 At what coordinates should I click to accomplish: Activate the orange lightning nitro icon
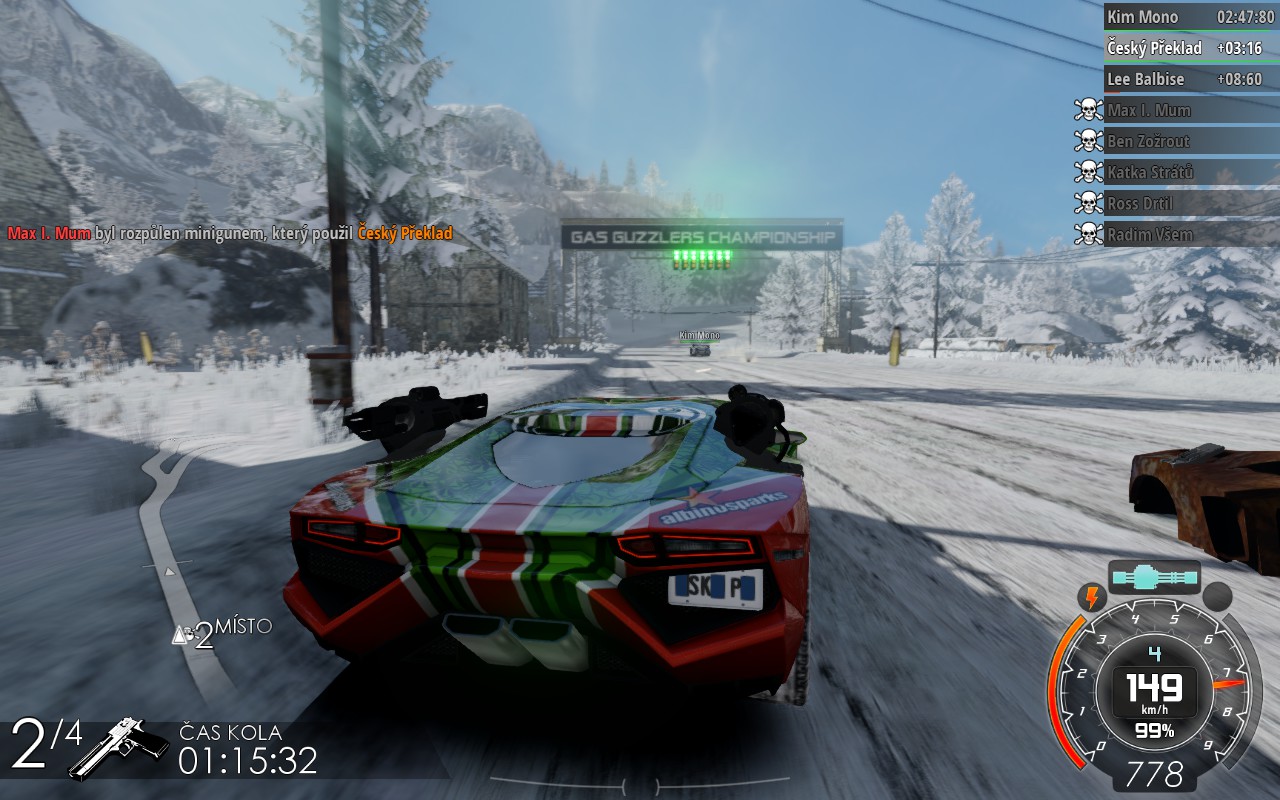[x=1089, y=598]
